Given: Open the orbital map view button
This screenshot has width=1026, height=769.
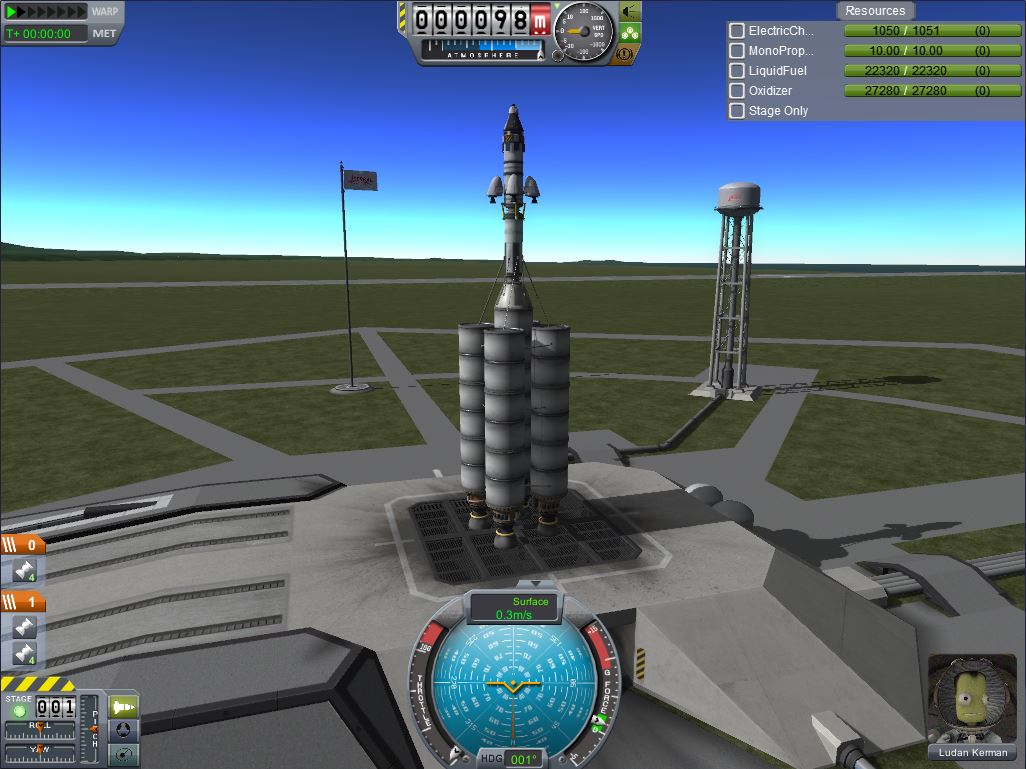Looking at the screenshot, I should pyautogui.click(x=123, y=754).
